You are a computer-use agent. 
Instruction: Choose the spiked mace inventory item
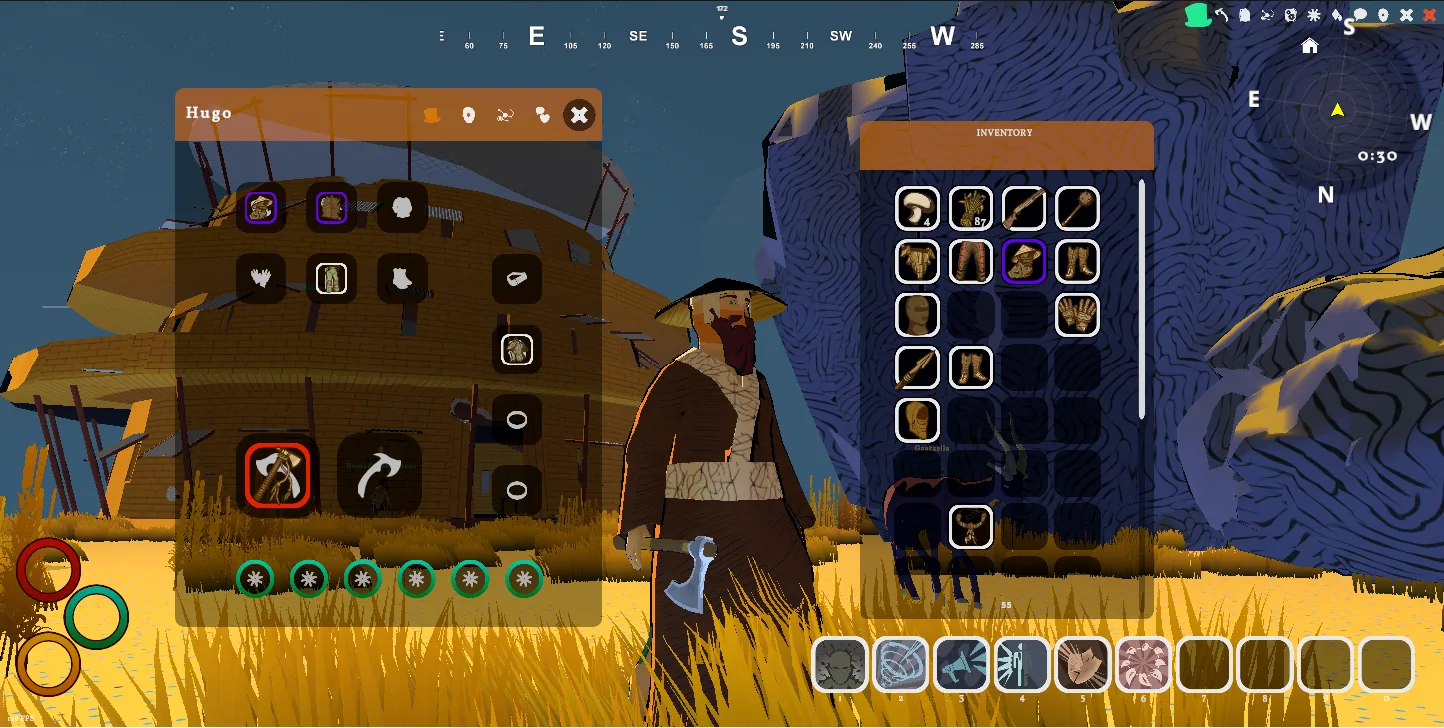(x=1077, y=208)
